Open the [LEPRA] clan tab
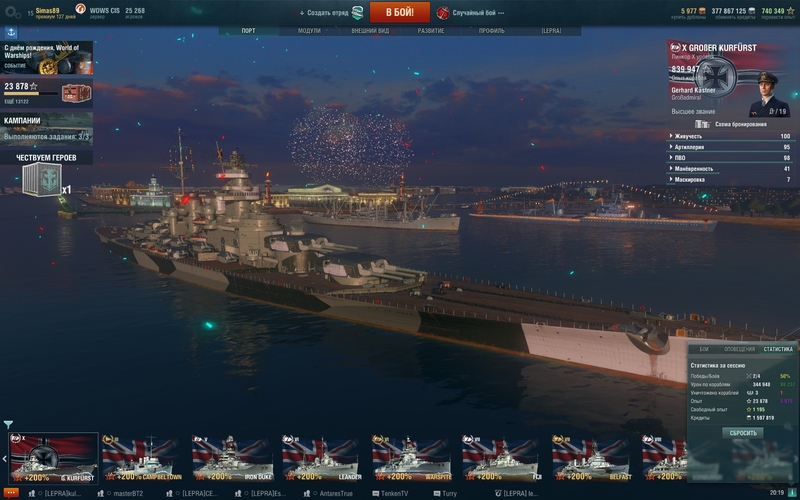This screenshot has height=500, width=800. (551, 31)
